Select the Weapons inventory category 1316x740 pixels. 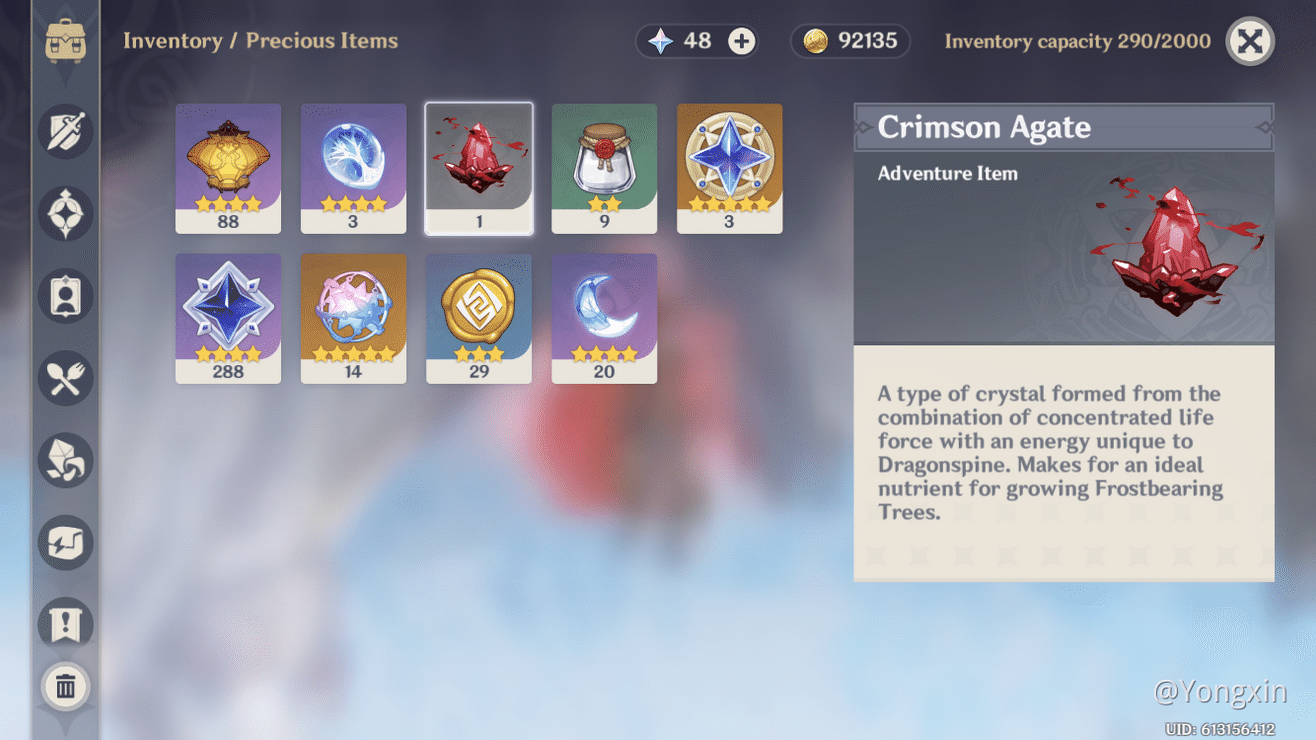[65, 131]
